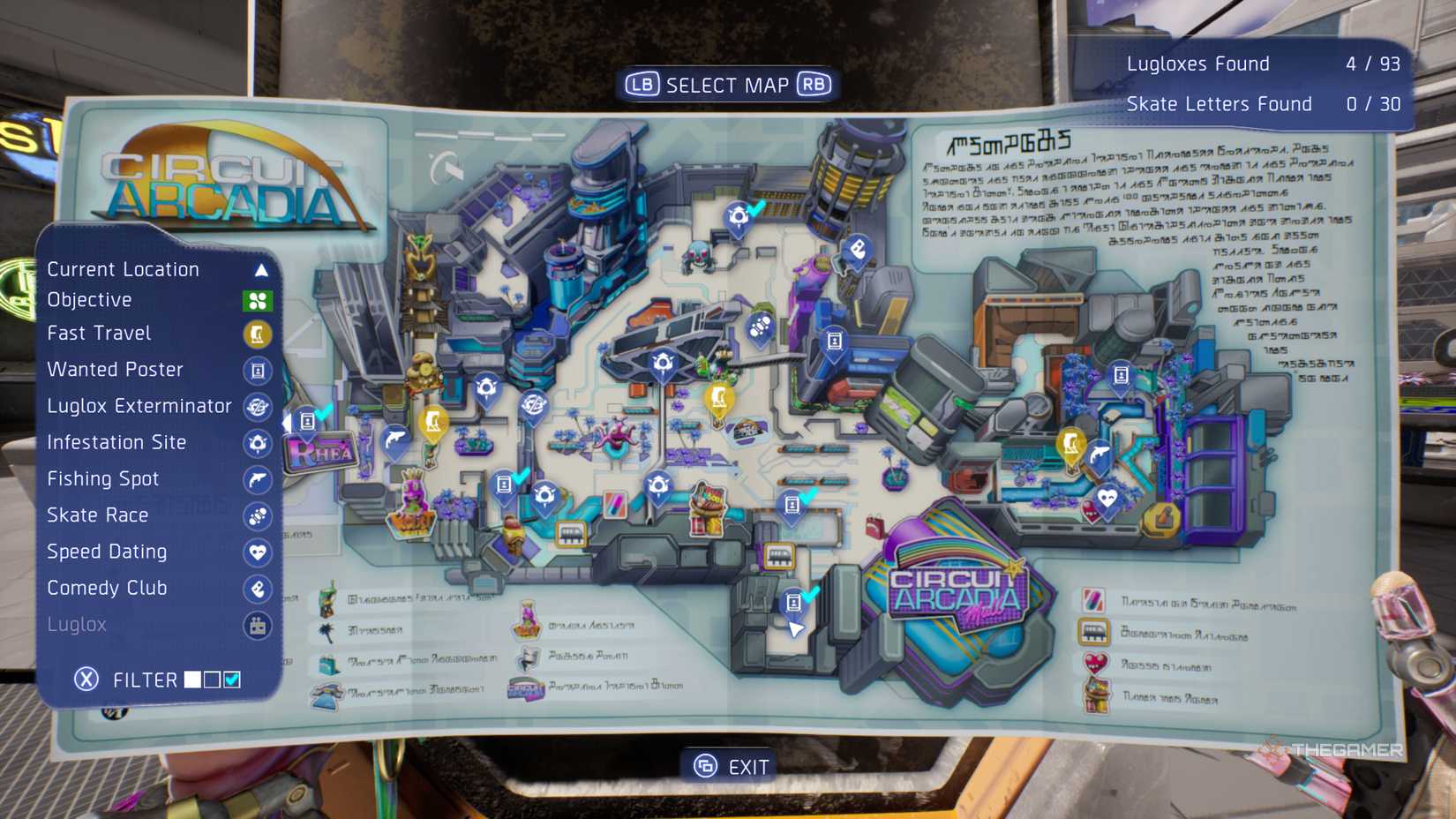Uncheck the ticked blue Filter checkbox
The width and height of the screenshot is (1456, 819).
233,679
